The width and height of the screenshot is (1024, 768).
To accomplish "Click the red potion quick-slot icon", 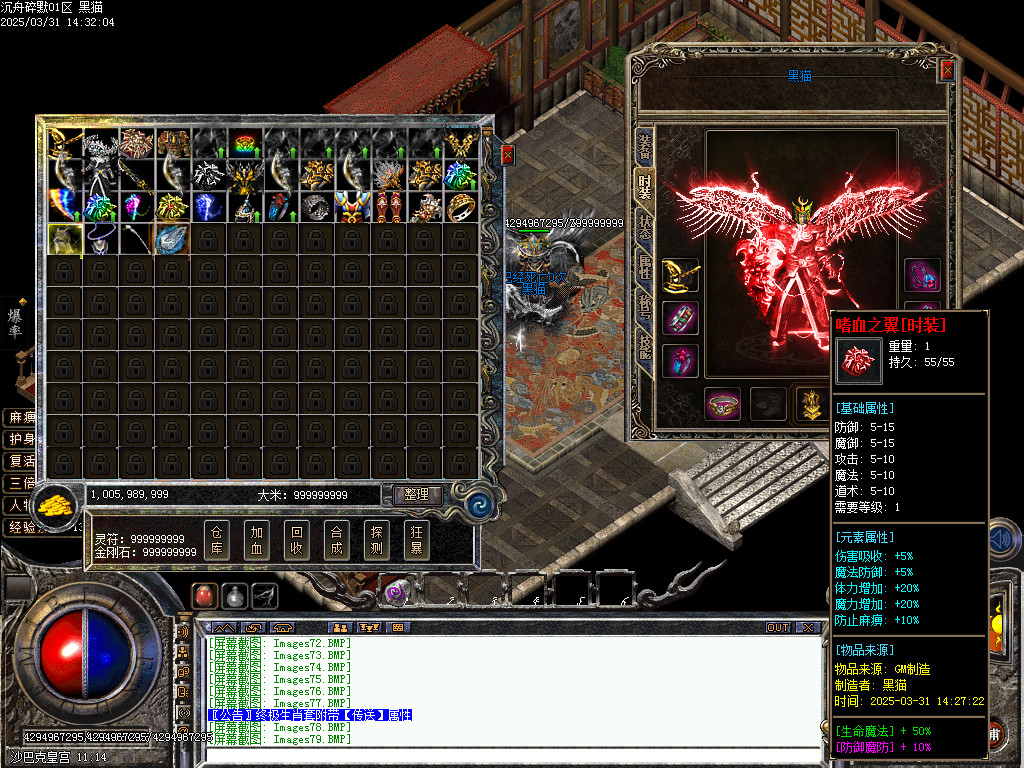I will coord(204,596).
